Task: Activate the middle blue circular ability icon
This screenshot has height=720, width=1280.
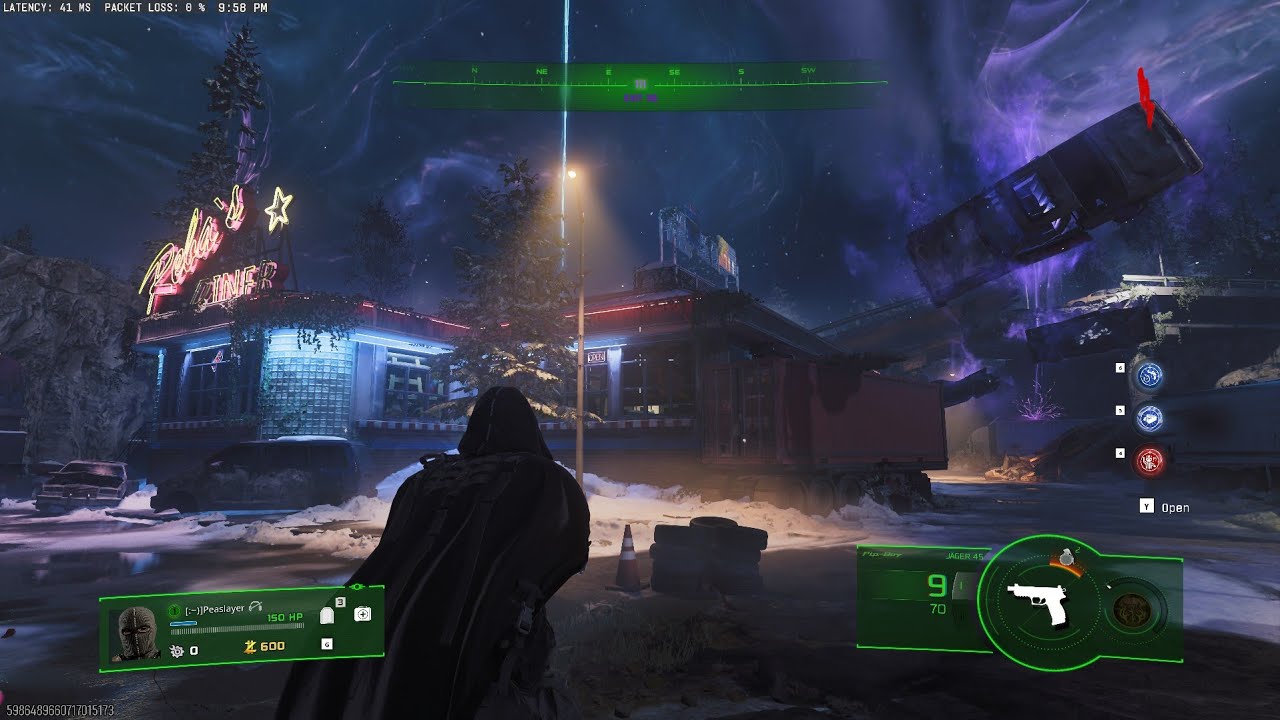Action: [x=1149, y=418]
